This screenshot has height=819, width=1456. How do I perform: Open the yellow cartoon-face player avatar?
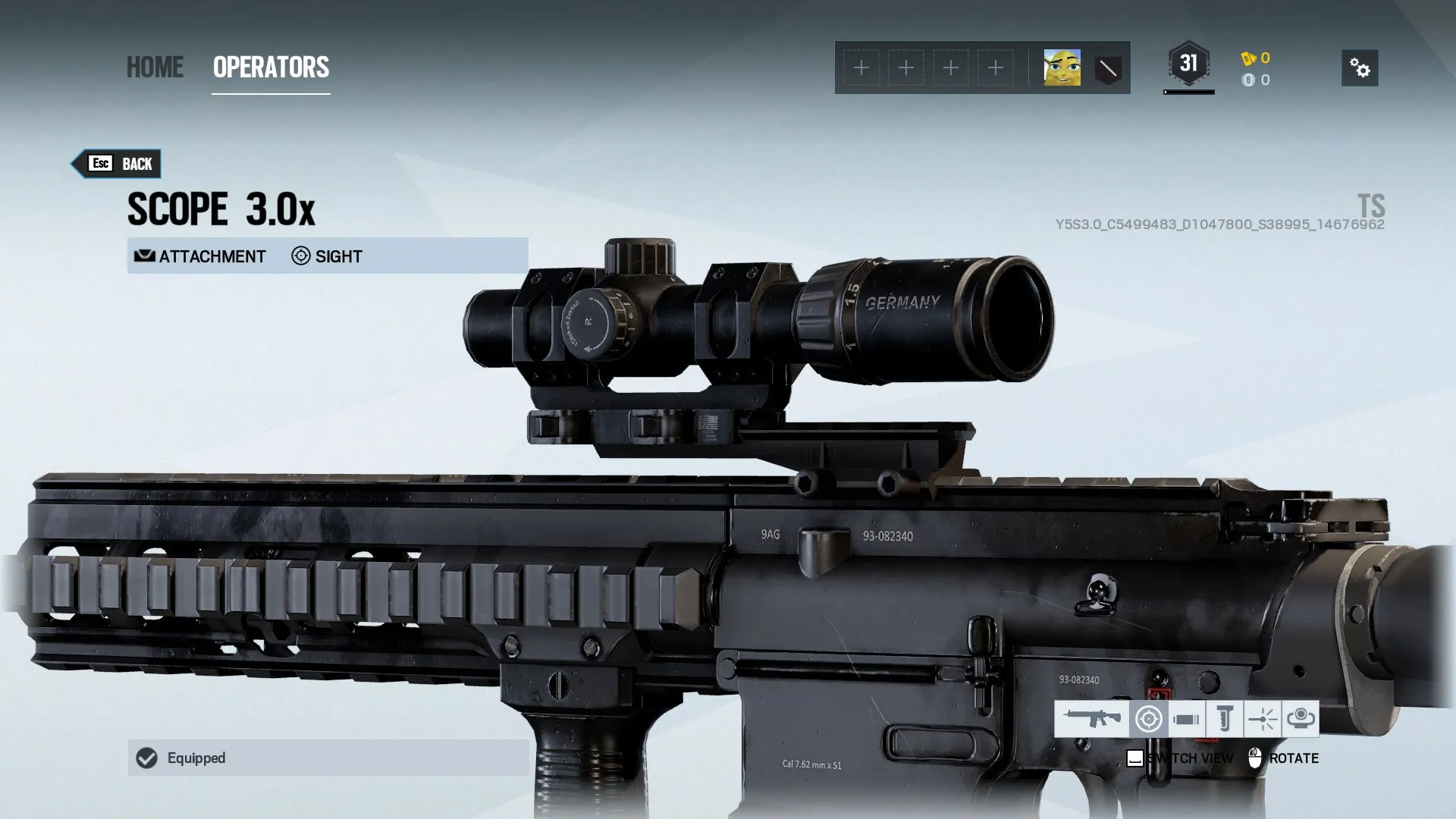1062,68
